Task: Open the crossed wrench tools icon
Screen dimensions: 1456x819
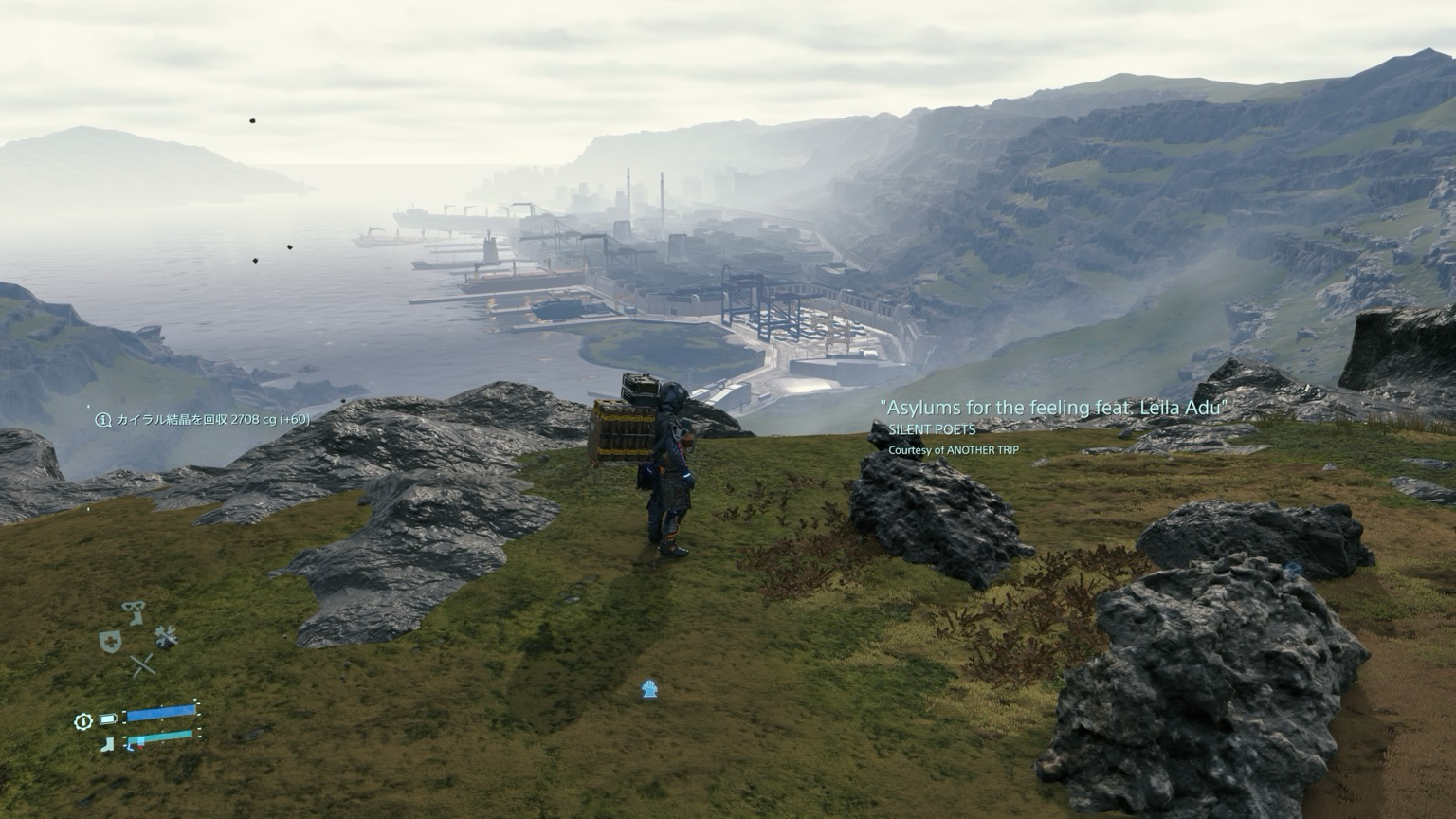Action: click(166, 636)
